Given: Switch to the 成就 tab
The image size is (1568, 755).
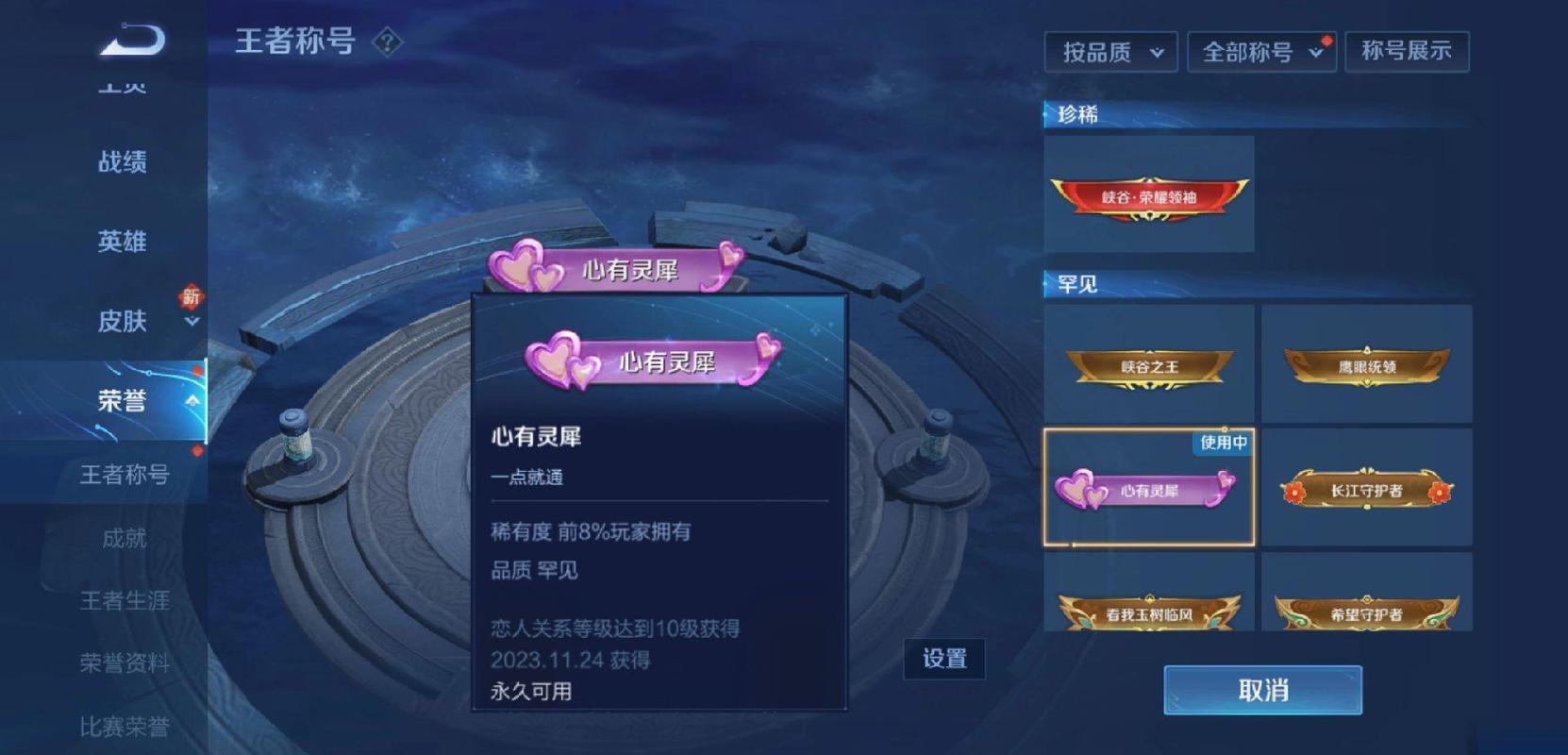Looking at the screenshot, I should pos(127,540).
